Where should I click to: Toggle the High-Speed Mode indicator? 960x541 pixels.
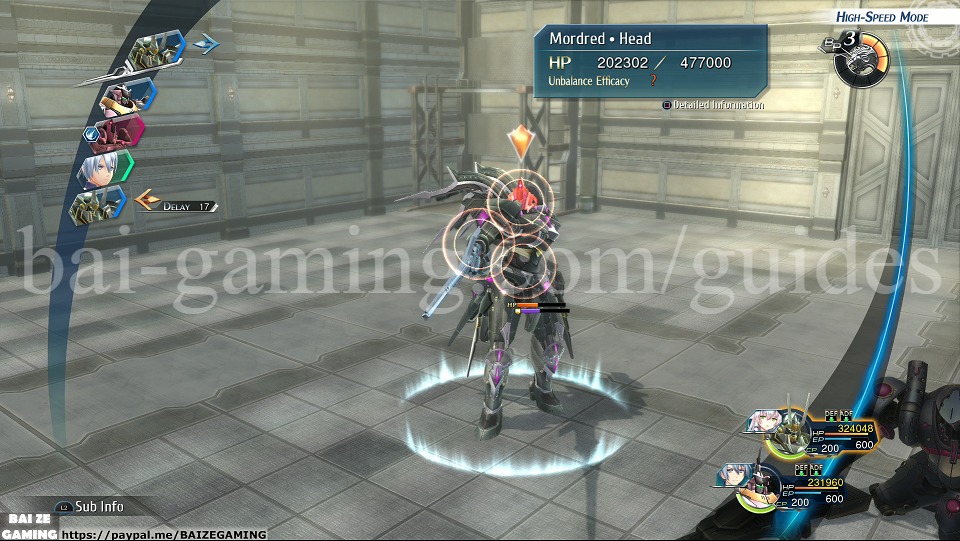883,17
